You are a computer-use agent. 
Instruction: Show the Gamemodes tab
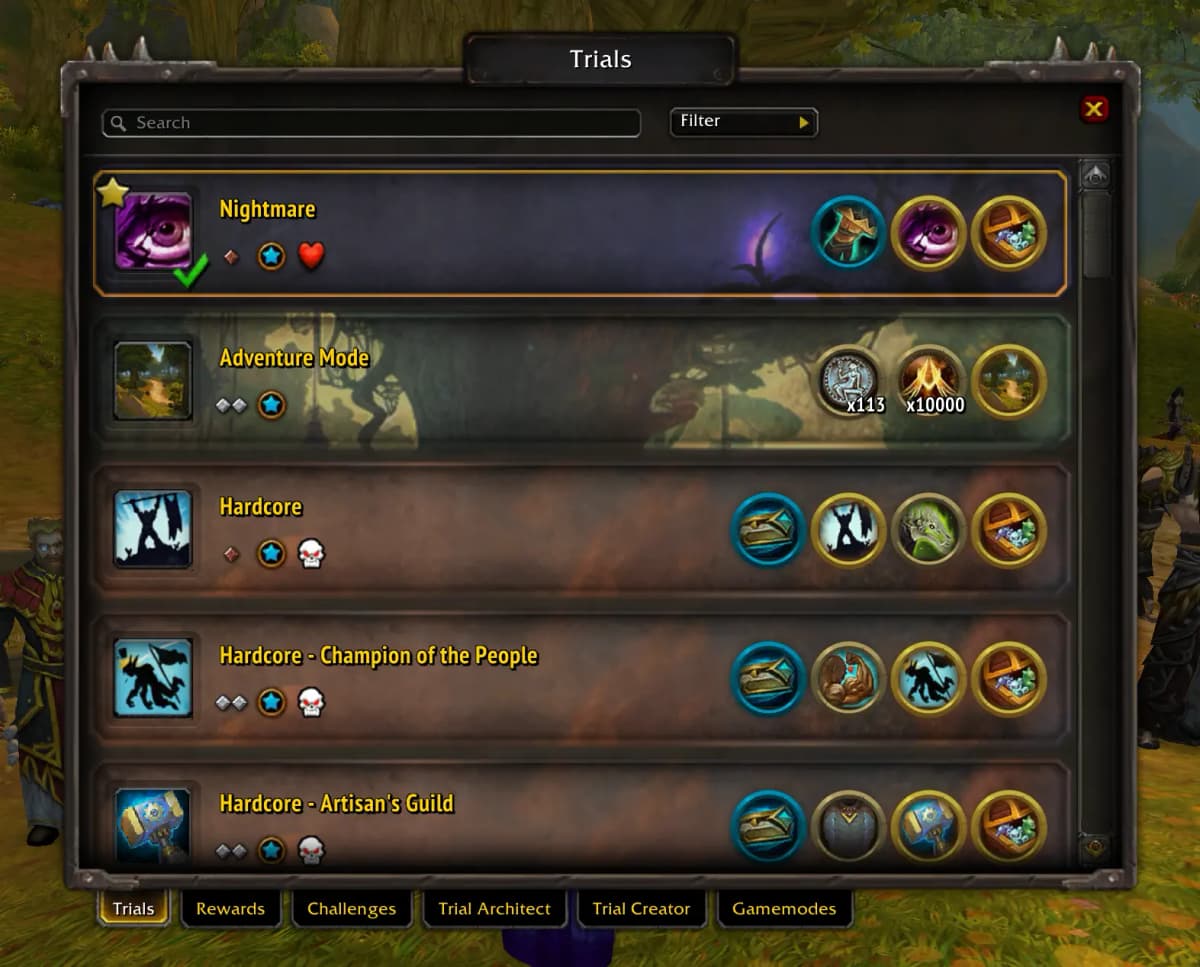tap(783, 908)
